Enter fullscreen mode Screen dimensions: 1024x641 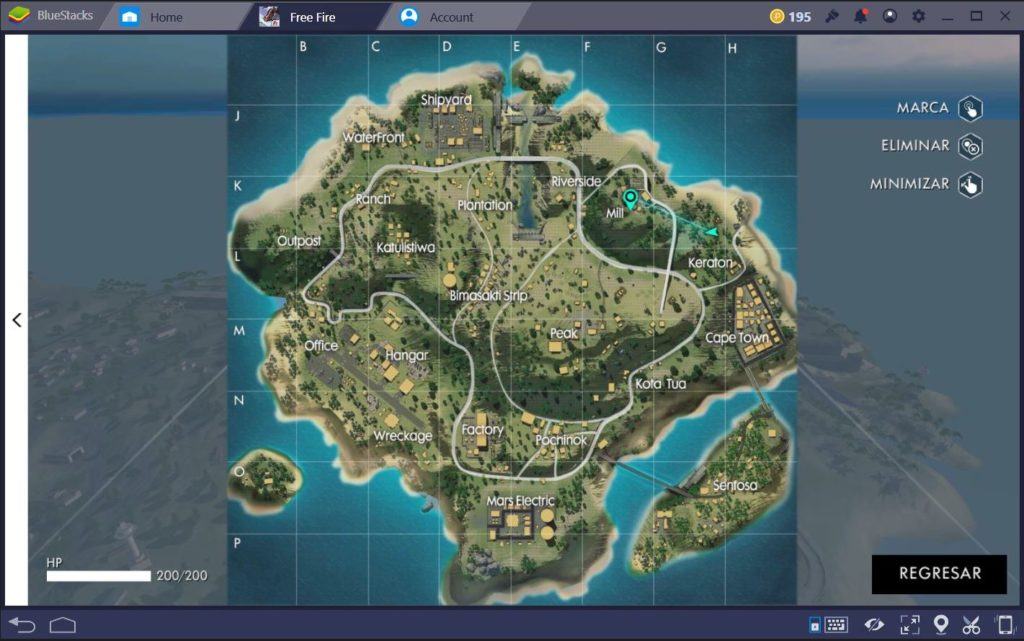click(909, 625)
